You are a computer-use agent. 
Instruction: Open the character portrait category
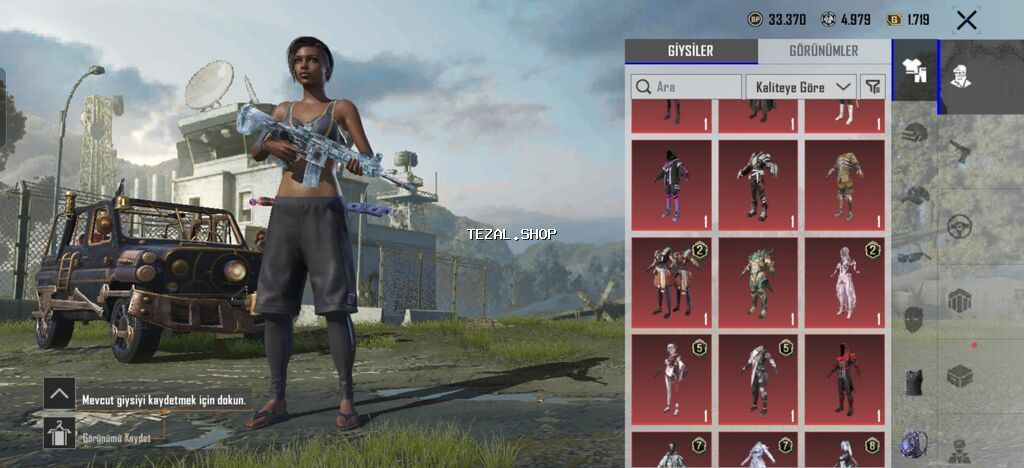coord(960,75)
